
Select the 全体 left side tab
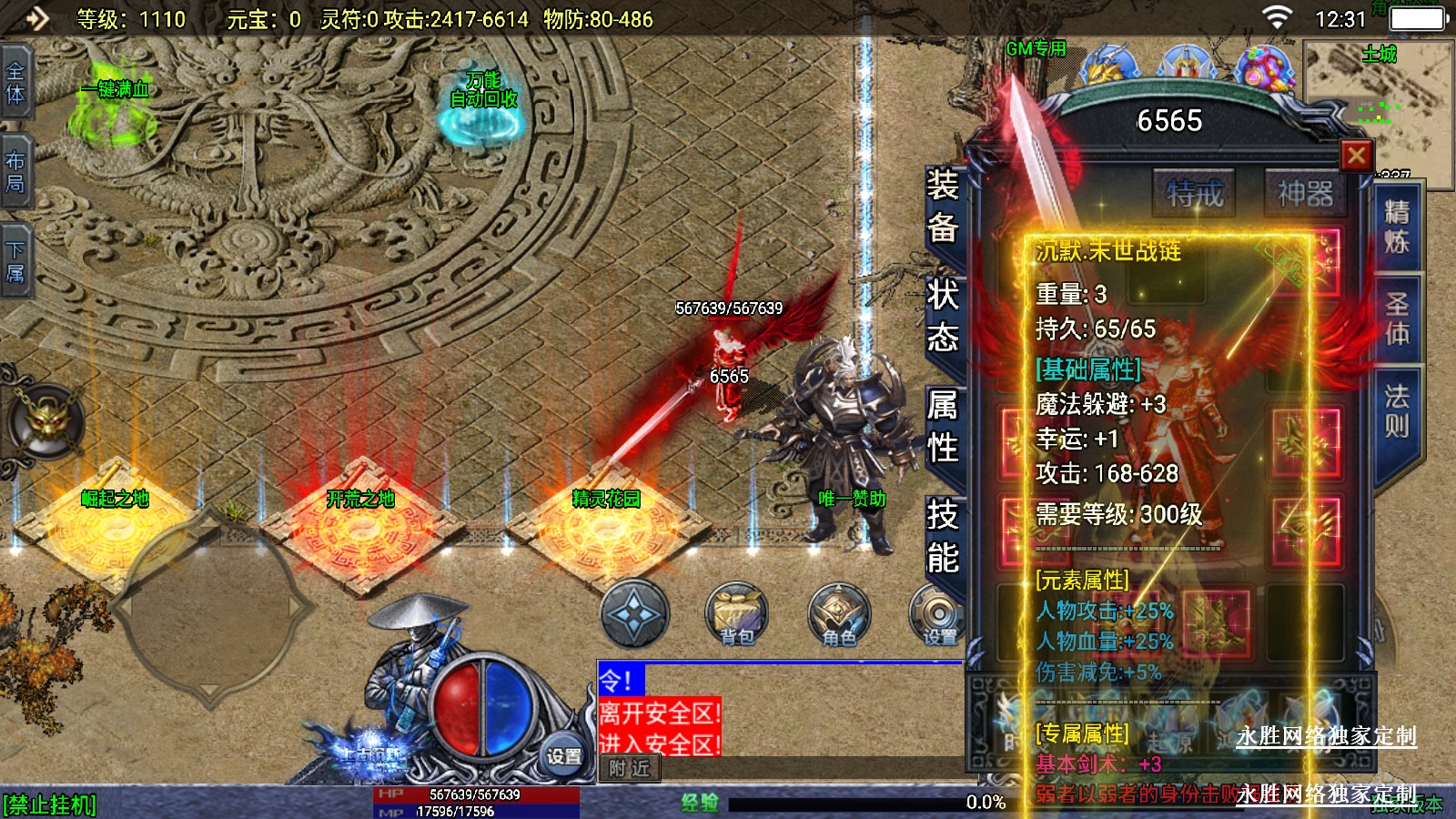[x=15, y=83]
